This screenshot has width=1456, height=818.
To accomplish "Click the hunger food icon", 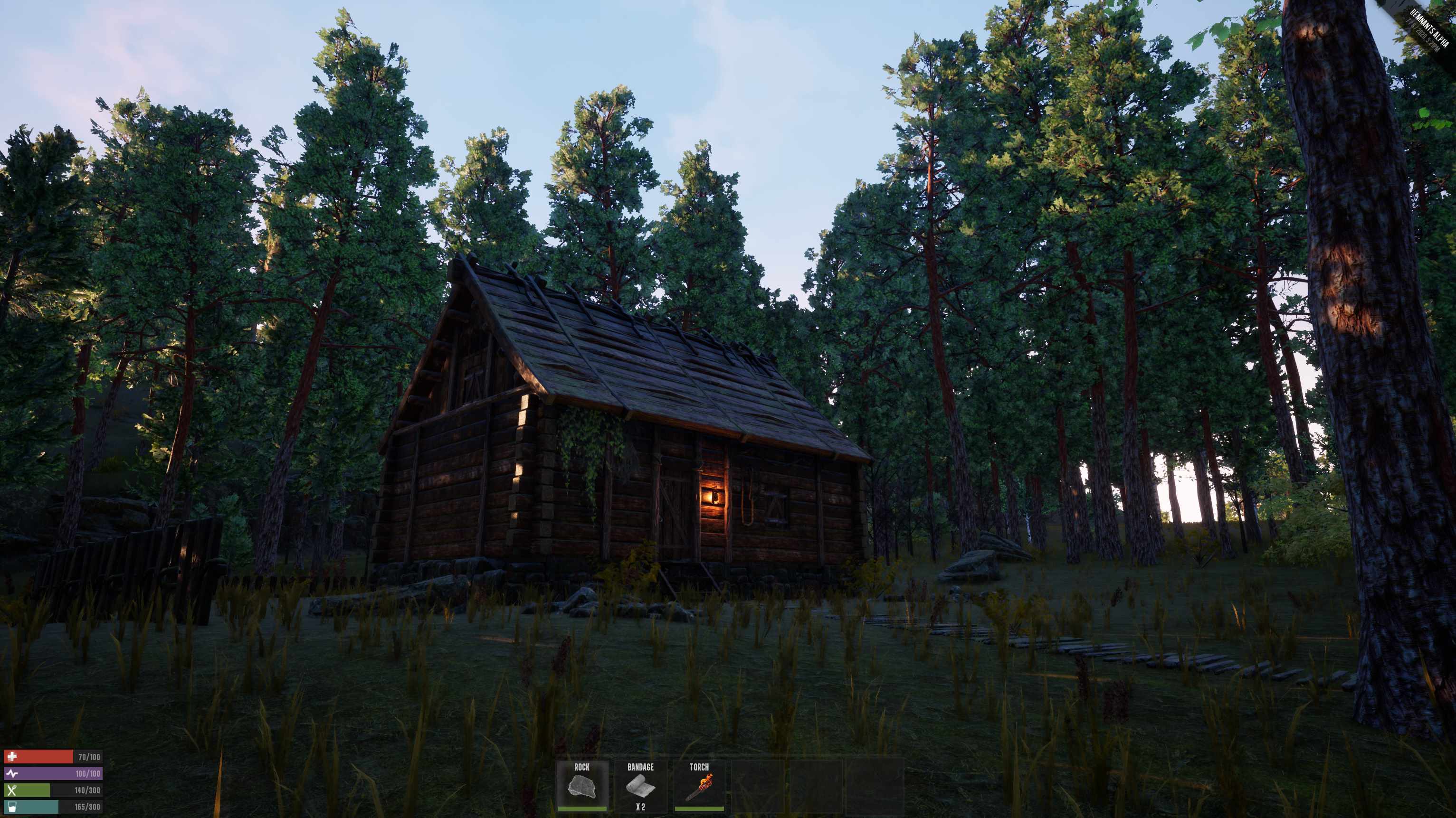I will point(12,791).
